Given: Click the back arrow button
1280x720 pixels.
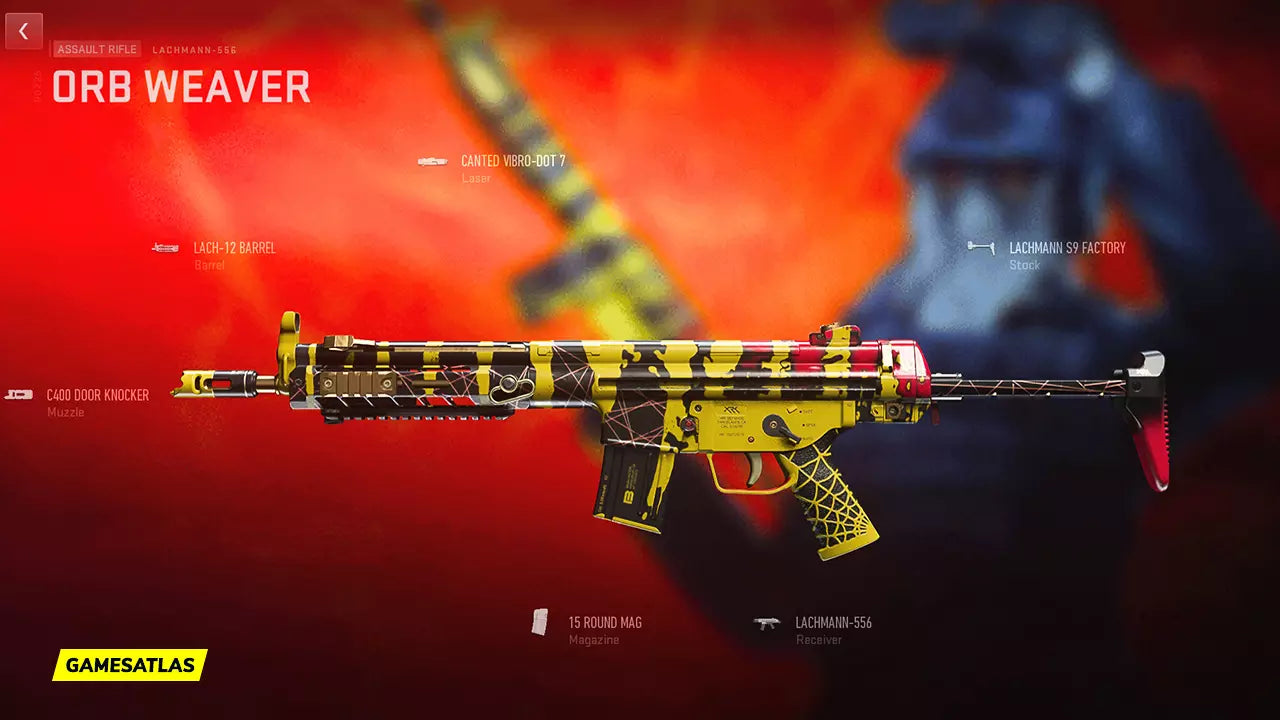Looking at the screenshot, I should point(24,31).
